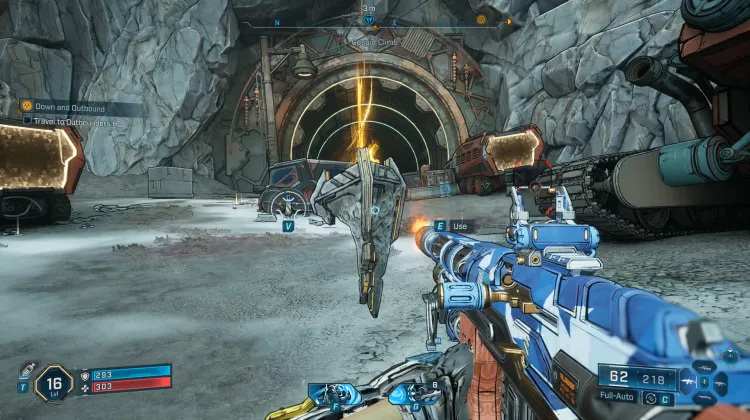This screenshot has height=420, width=750.
Task: Click the level 16 hexagon badge
Action: tap(53, 383)
